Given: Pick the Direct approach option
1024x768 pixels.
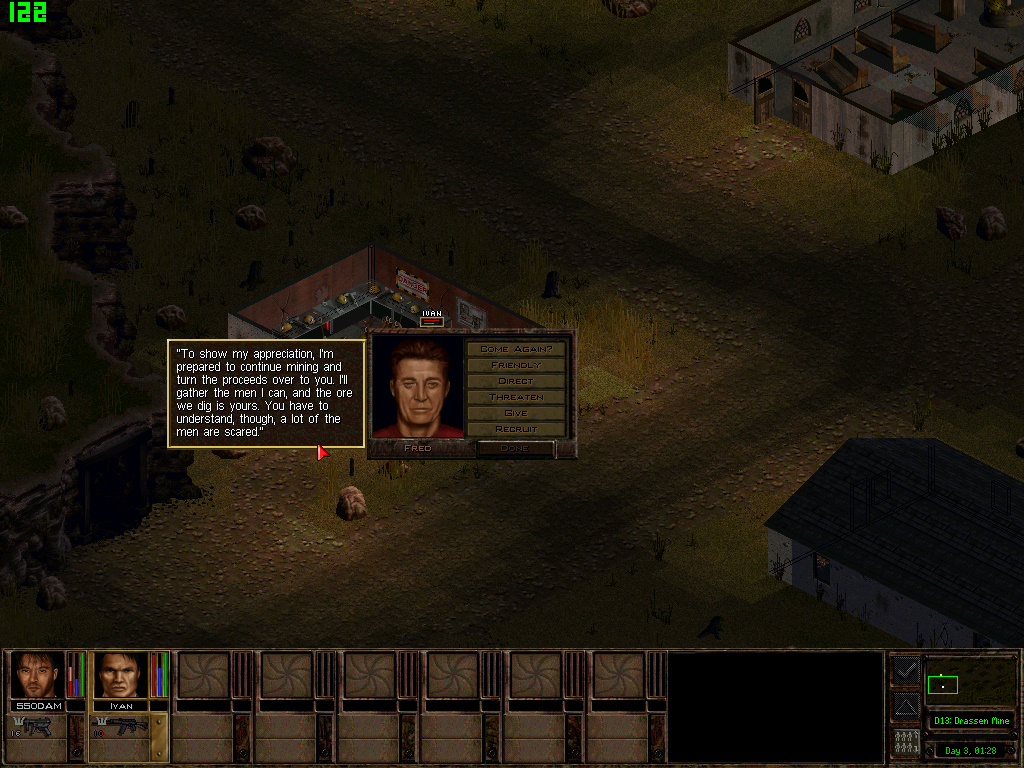Looking at the screenshot, I should pos(516,381).
